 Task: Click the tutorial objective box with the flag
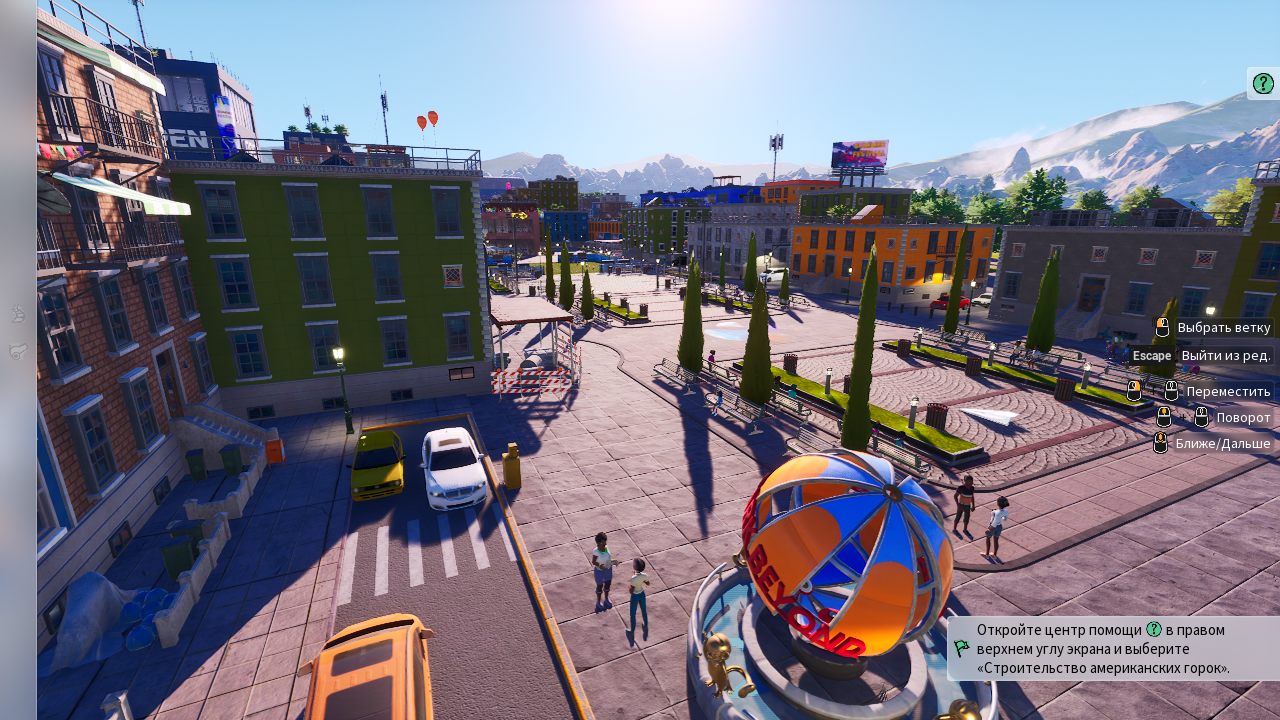pyautogui.click(x=1112, y=648)
